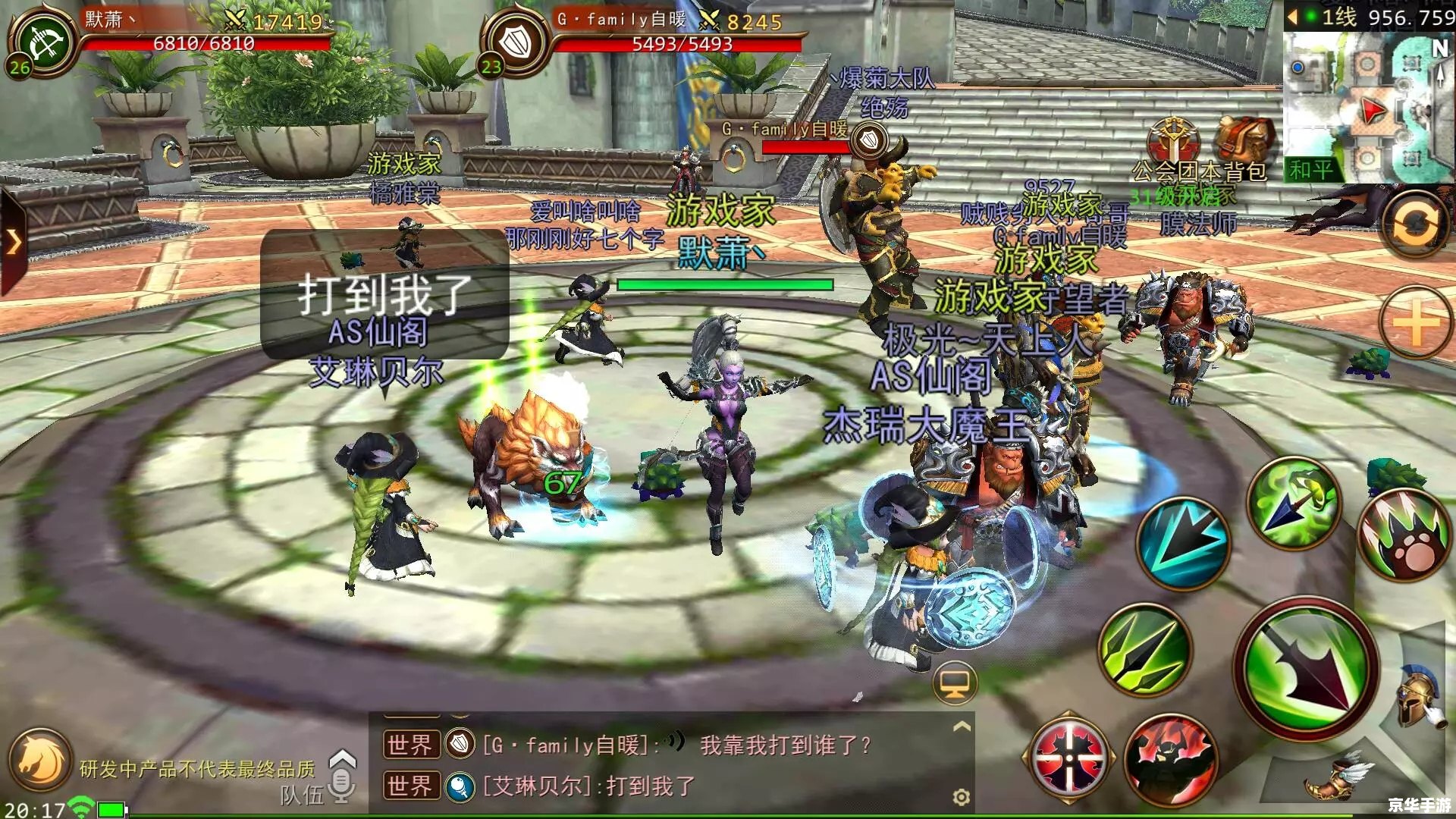The width and height of the screenshot is (1456, 819).
Task: Use the red demon skill
Action: point(1171,761)
